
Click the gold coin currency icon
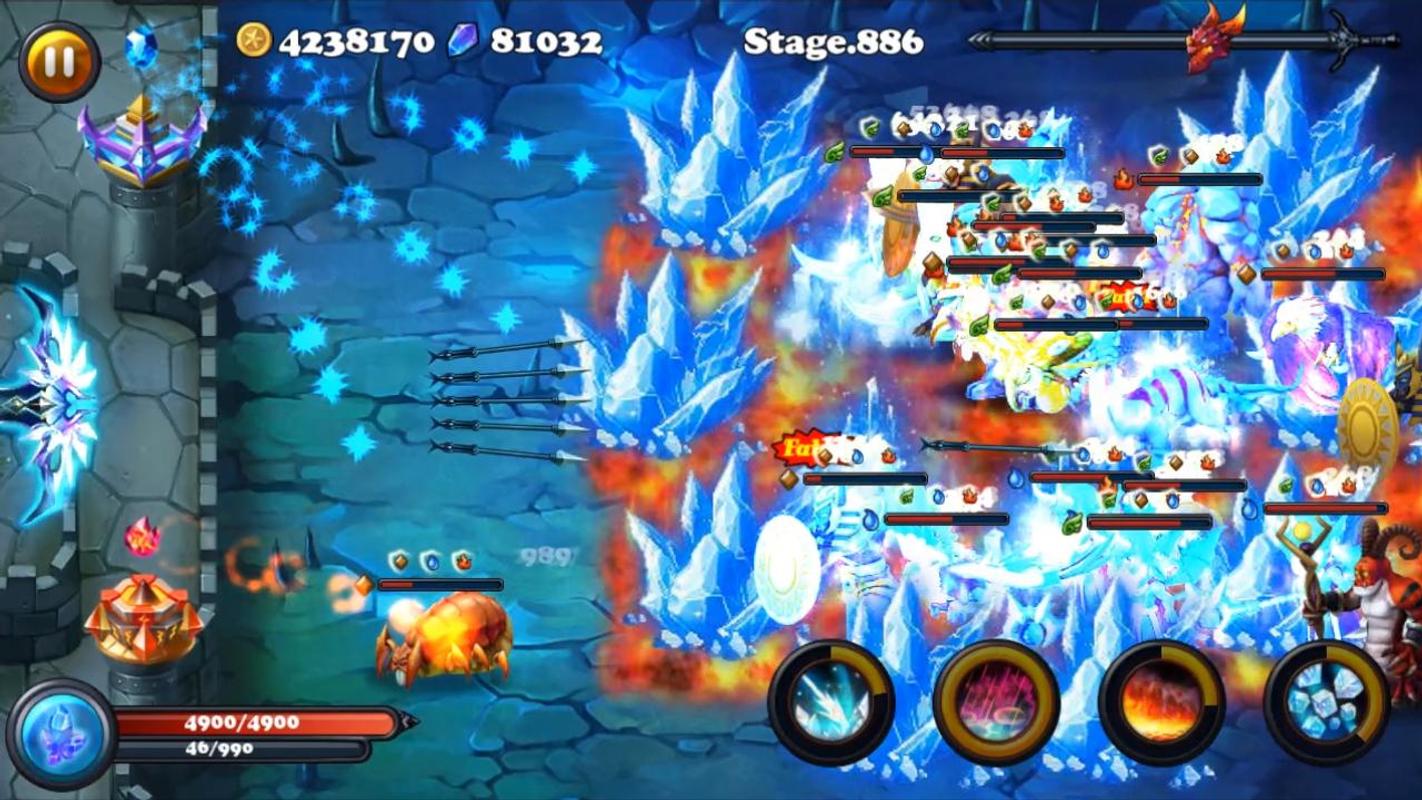(254, 39)
